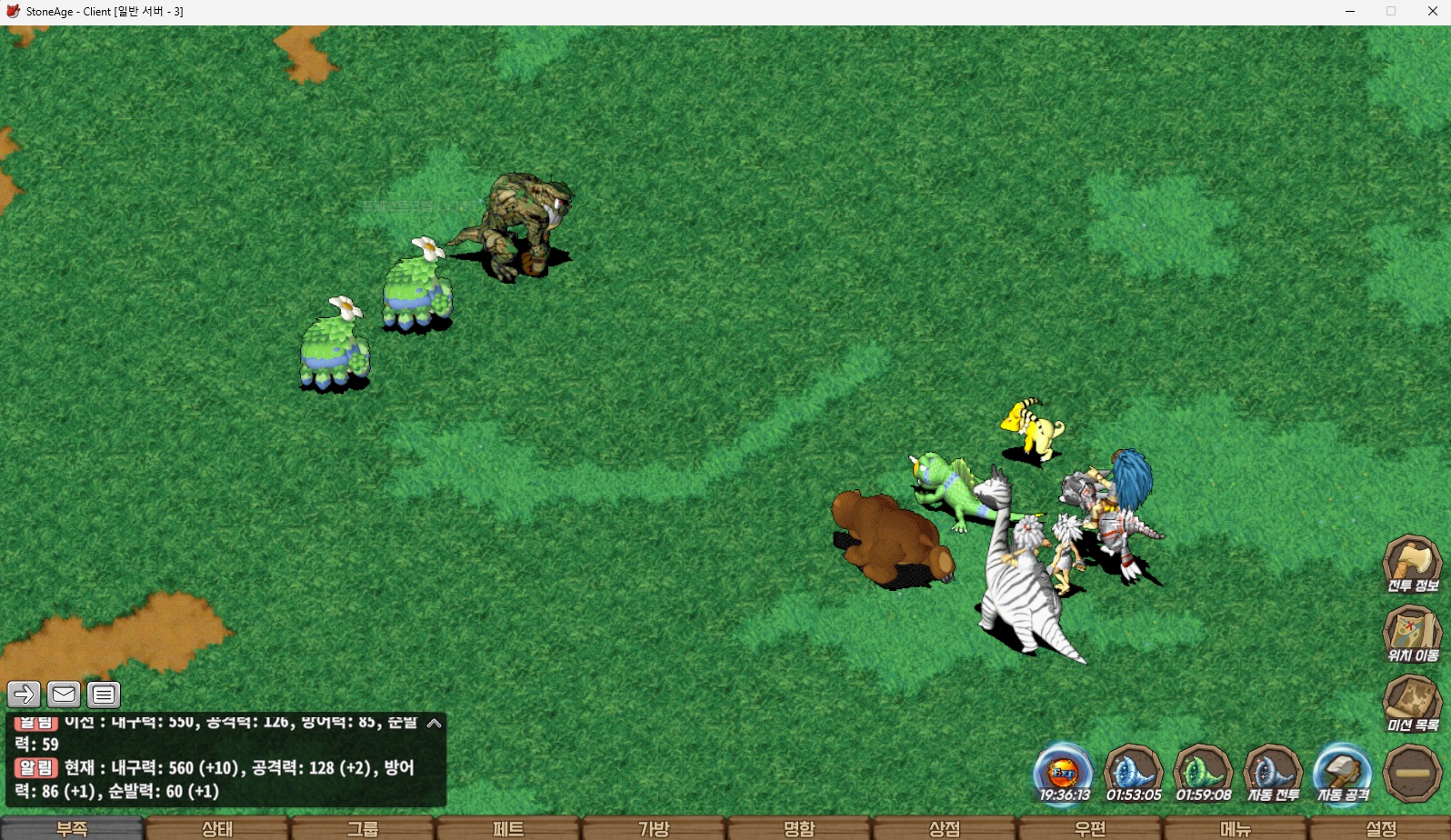The width and height of the screenshot is (1451, 840).
Task: Open the 설정 (settings) menu
Action: (1381, 828)
